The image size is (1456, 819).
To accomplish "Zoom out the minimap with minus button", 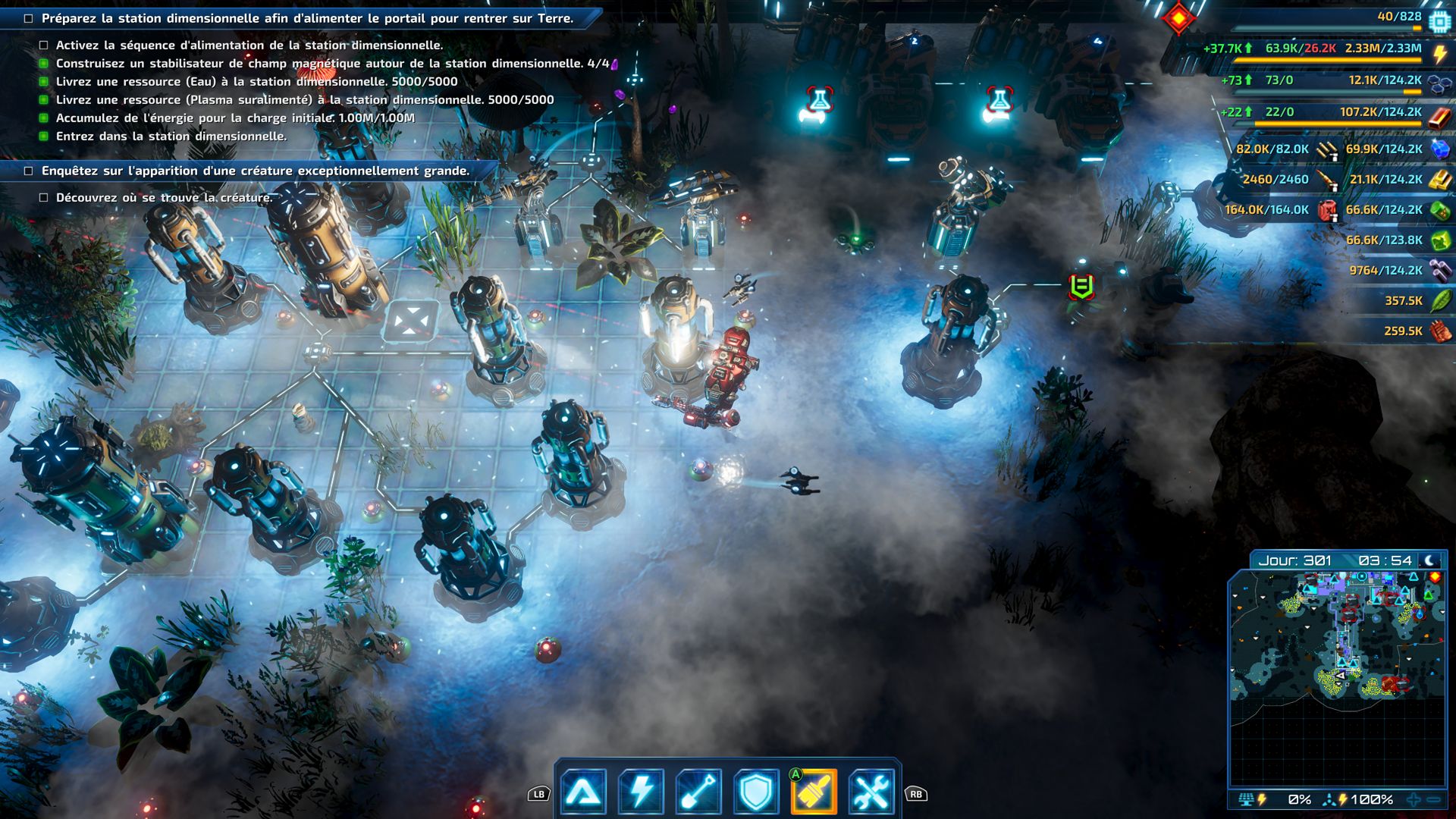I will [x=1433, y=799].
